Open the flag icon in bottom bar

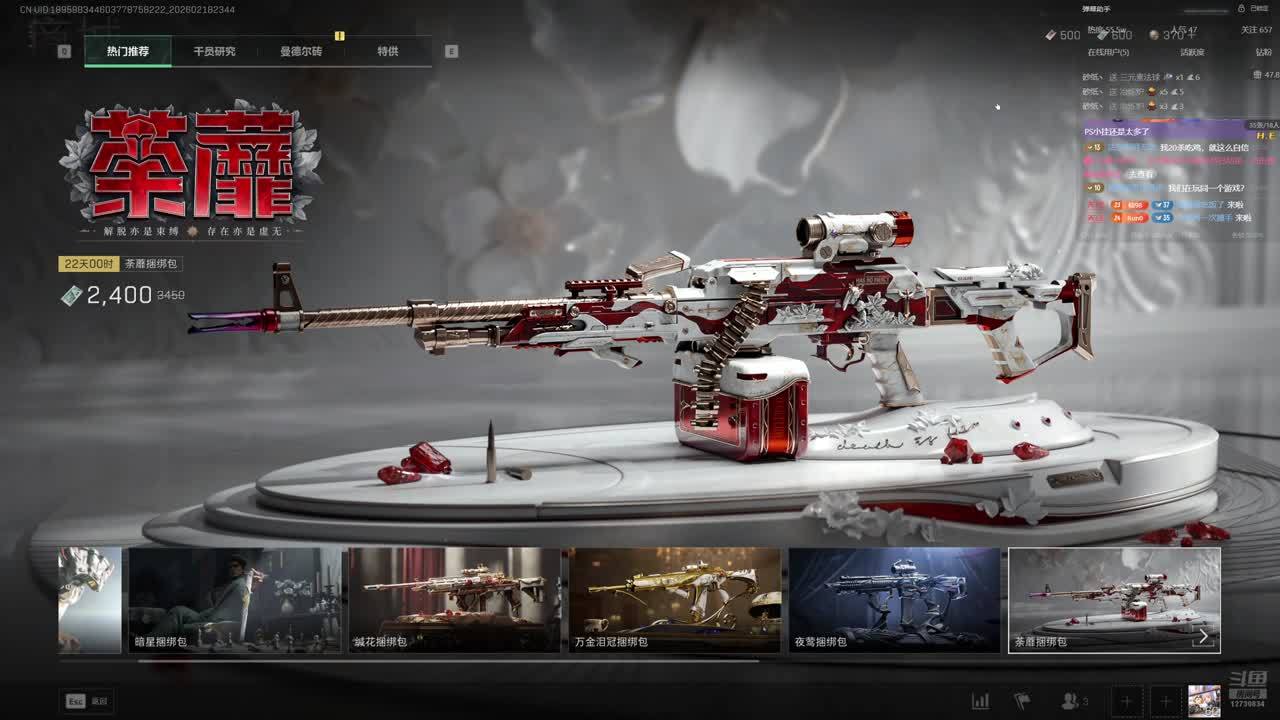(x=1022, y=701)
